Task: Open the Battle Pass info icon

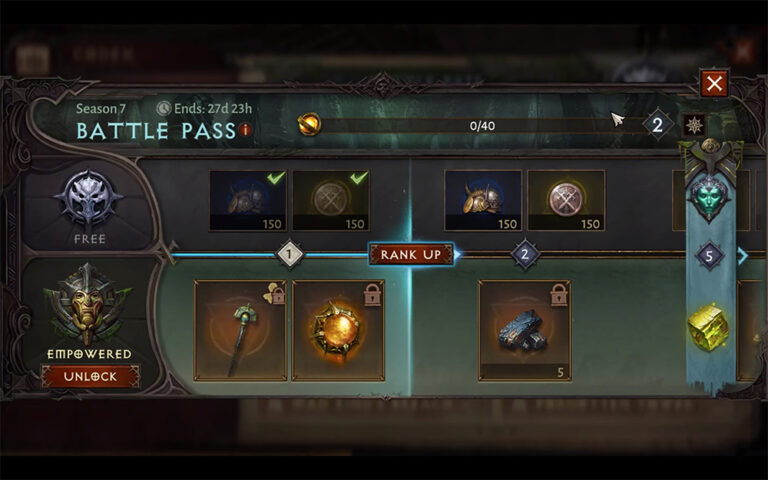Action: 245,130
